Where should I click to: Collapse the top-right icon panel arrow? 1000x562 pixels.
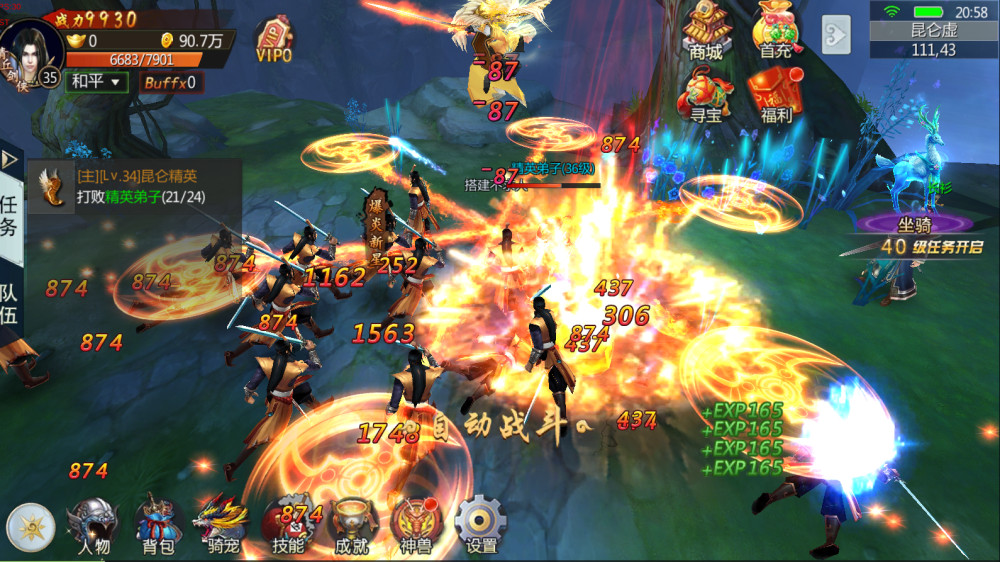[x=835, y=34]
